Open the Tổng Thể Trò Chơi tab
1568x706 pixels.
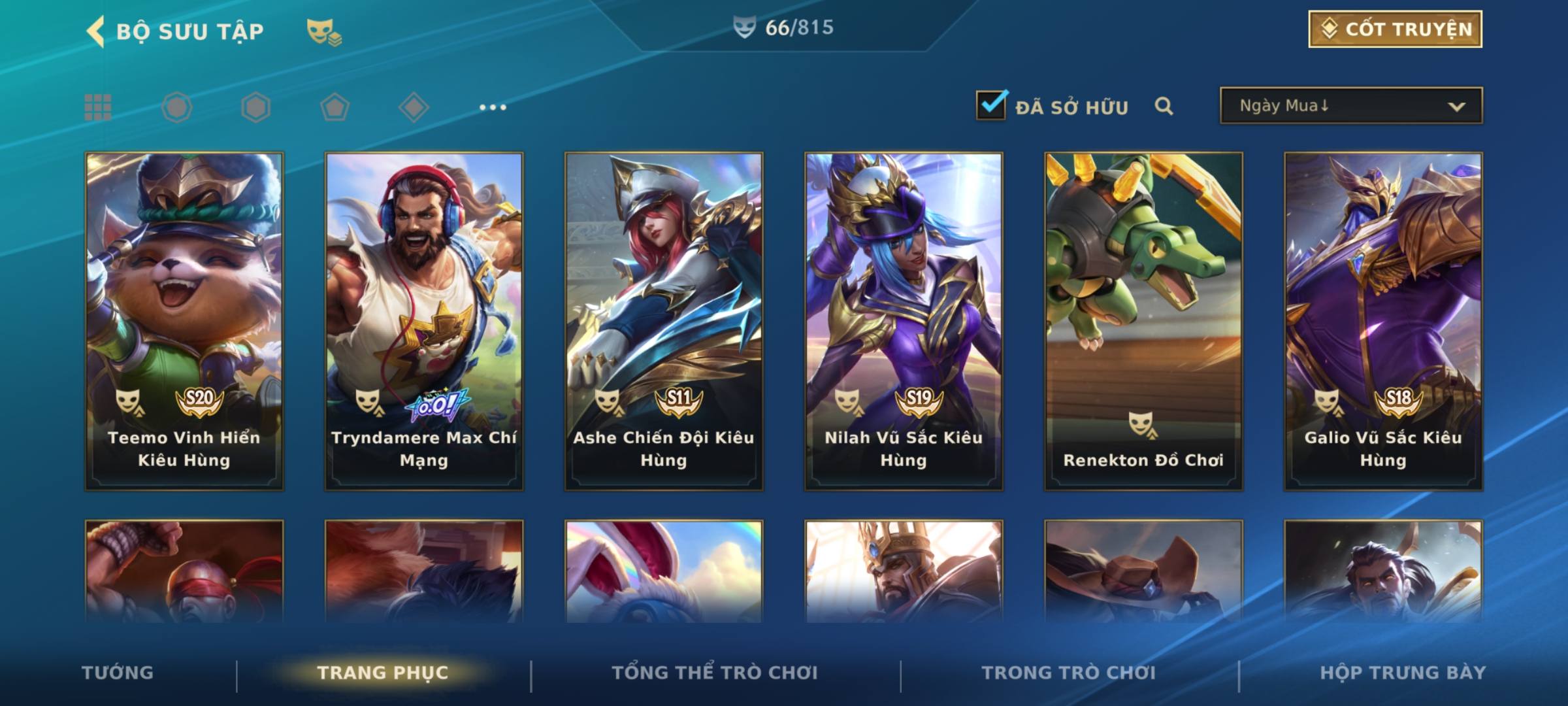715,673
